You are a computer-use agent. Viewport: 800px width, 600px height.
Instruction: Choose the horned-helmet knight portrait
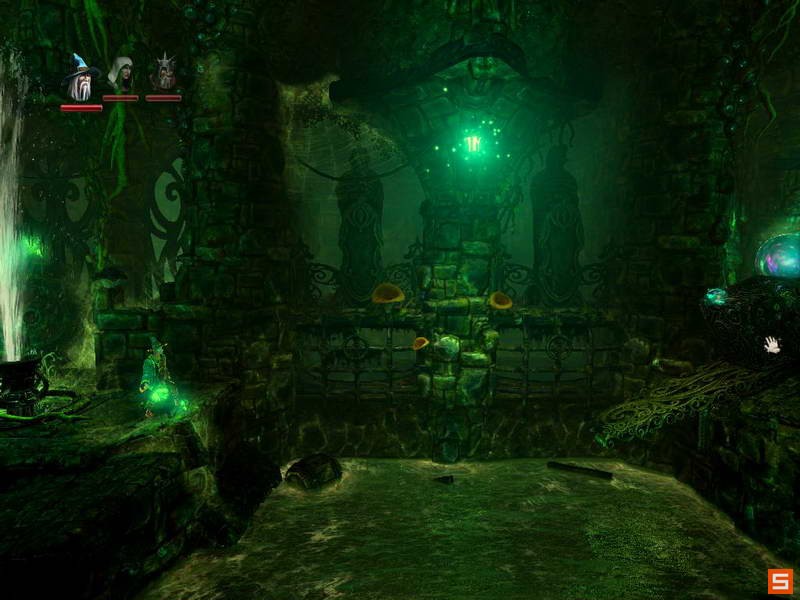point(163,73)
